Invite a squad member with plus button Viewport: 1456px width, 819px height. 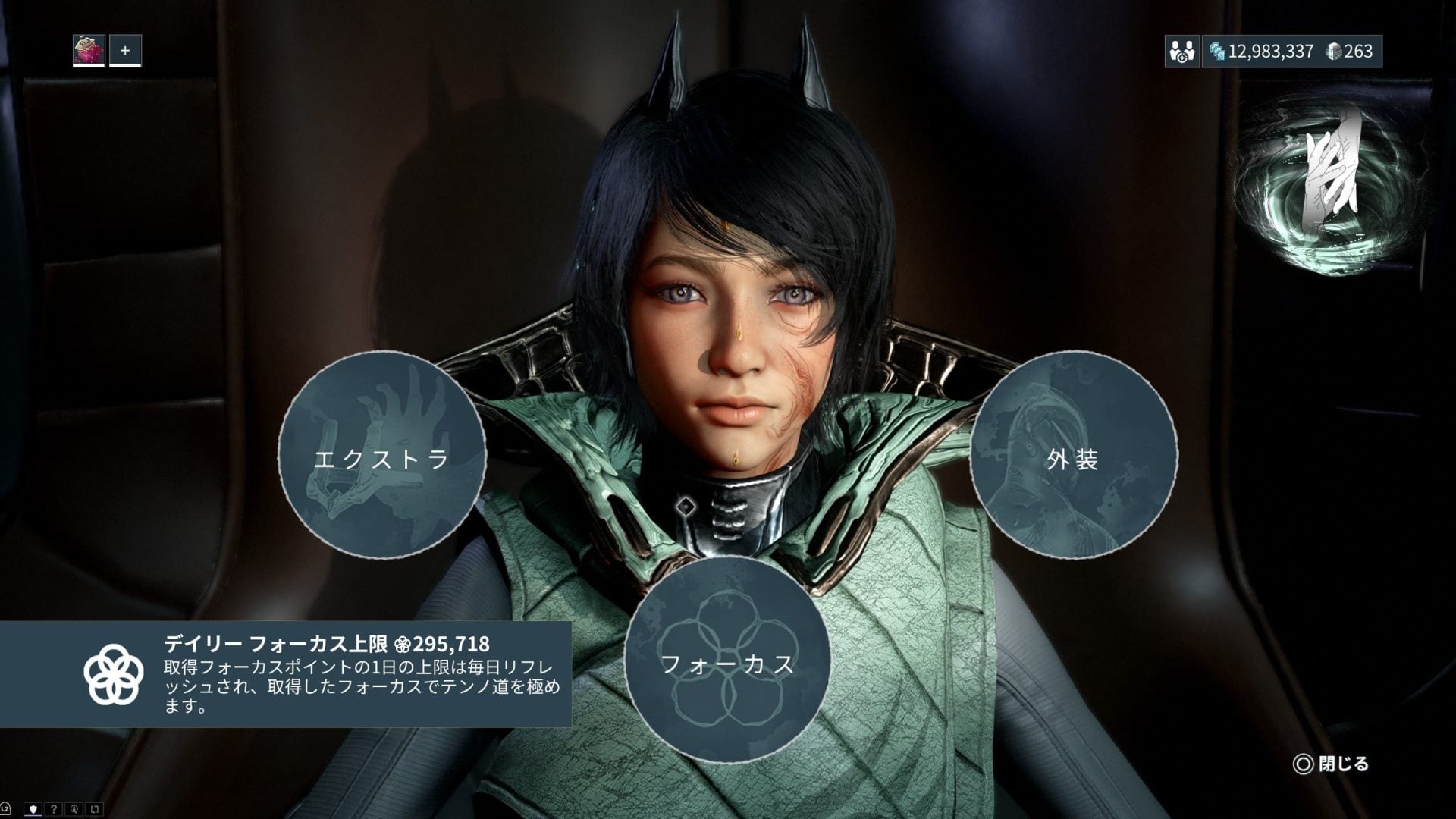[x=125, y=51]
